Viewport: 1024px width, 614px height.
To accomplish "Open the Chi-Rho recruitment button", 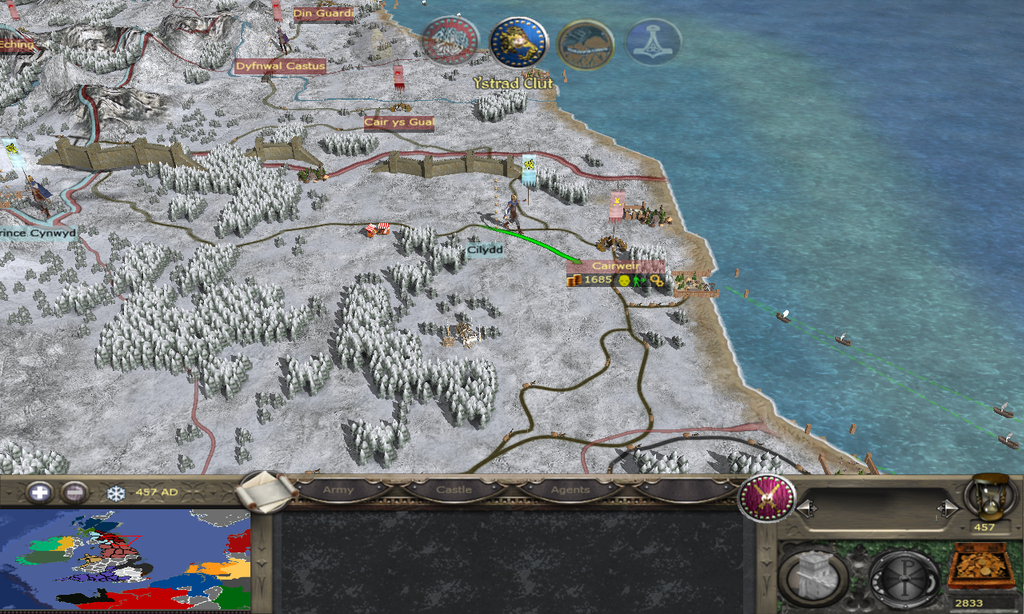I will [x=903, y=577].
